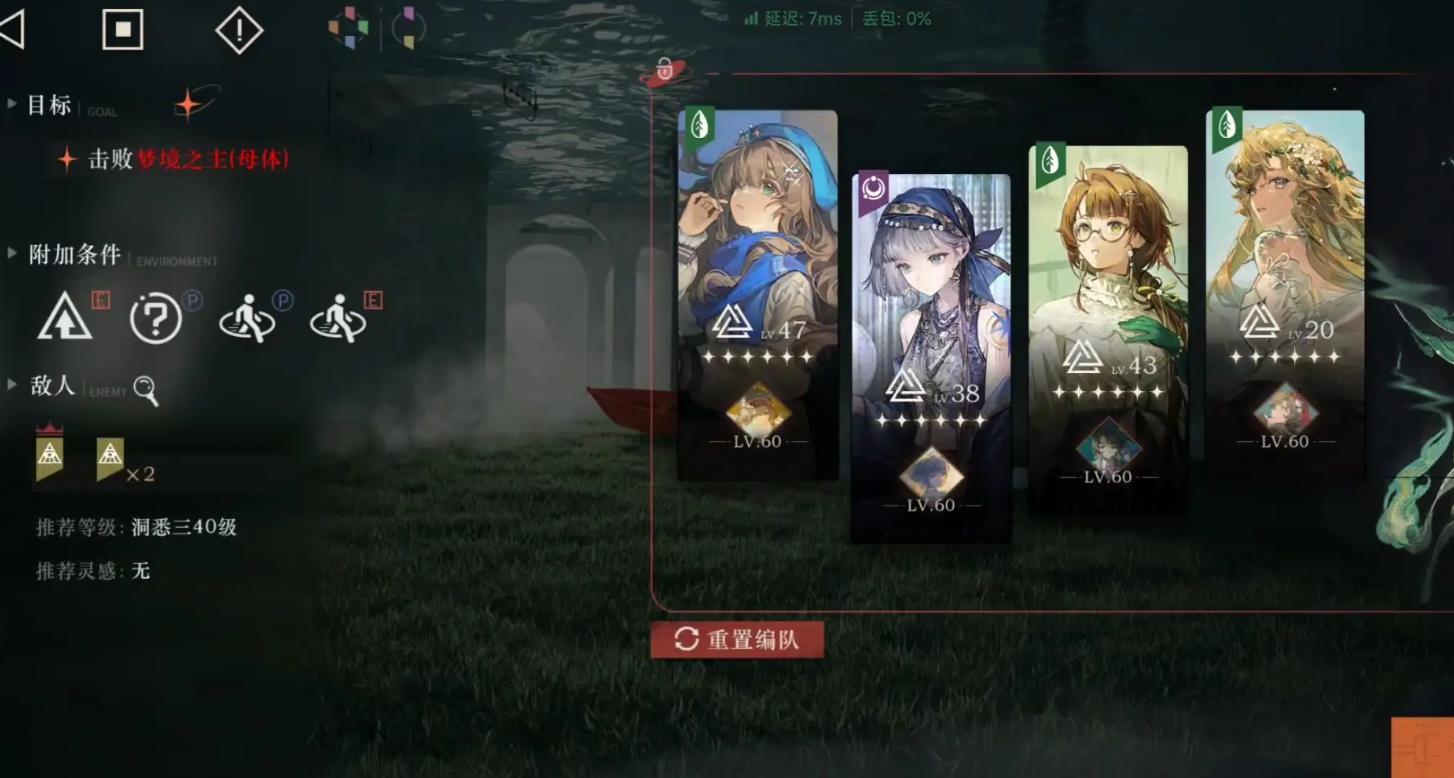
Task: View the upward arrow triangle condition
Action: pyautogui.click(x=65, y=320)
